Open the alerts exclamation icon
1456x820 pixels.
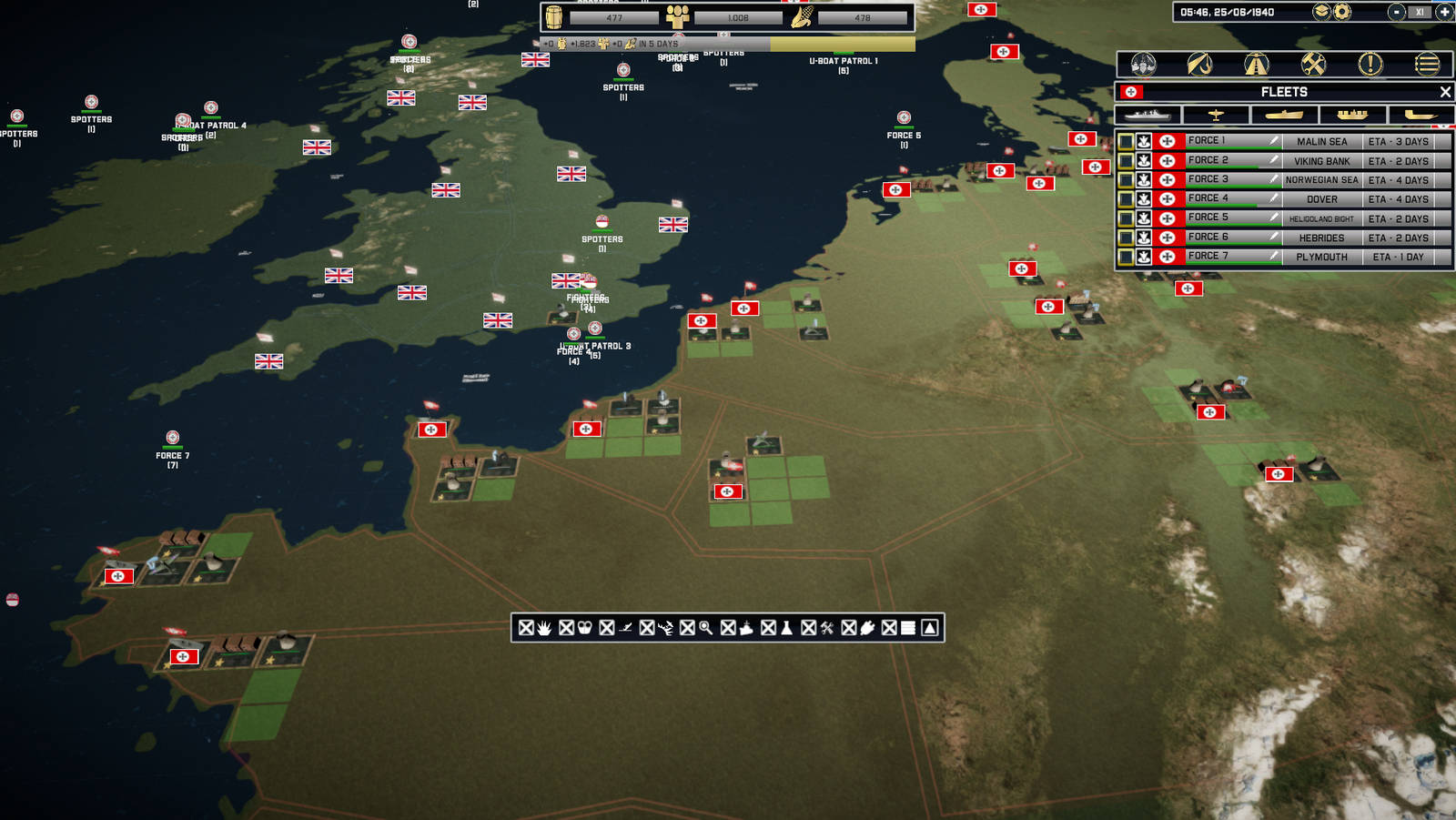[x=1369, y=65]
